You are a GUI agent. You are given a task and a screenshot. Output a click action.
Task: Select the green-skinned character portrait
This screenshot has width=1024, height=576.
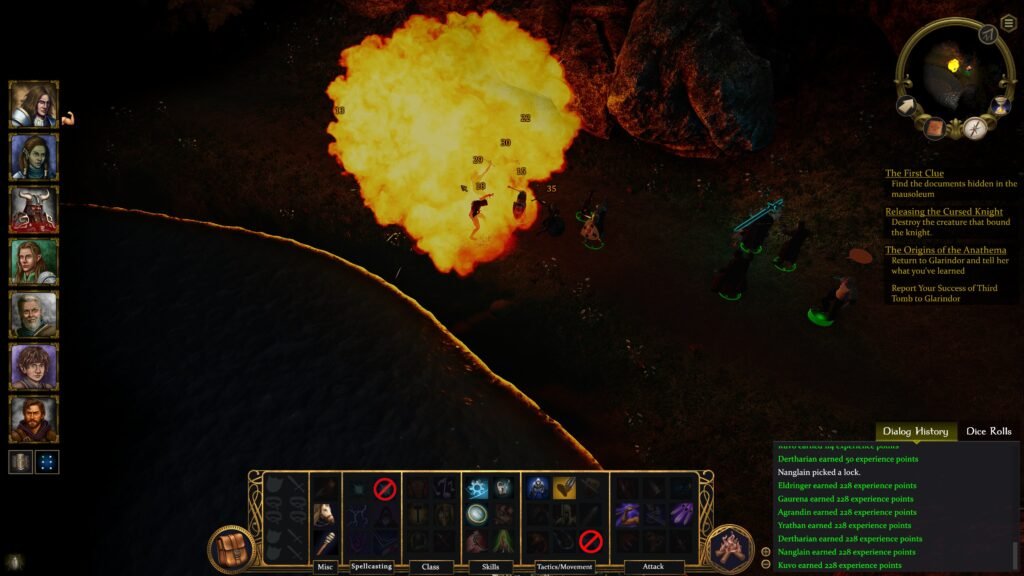(x=34, y=157)
